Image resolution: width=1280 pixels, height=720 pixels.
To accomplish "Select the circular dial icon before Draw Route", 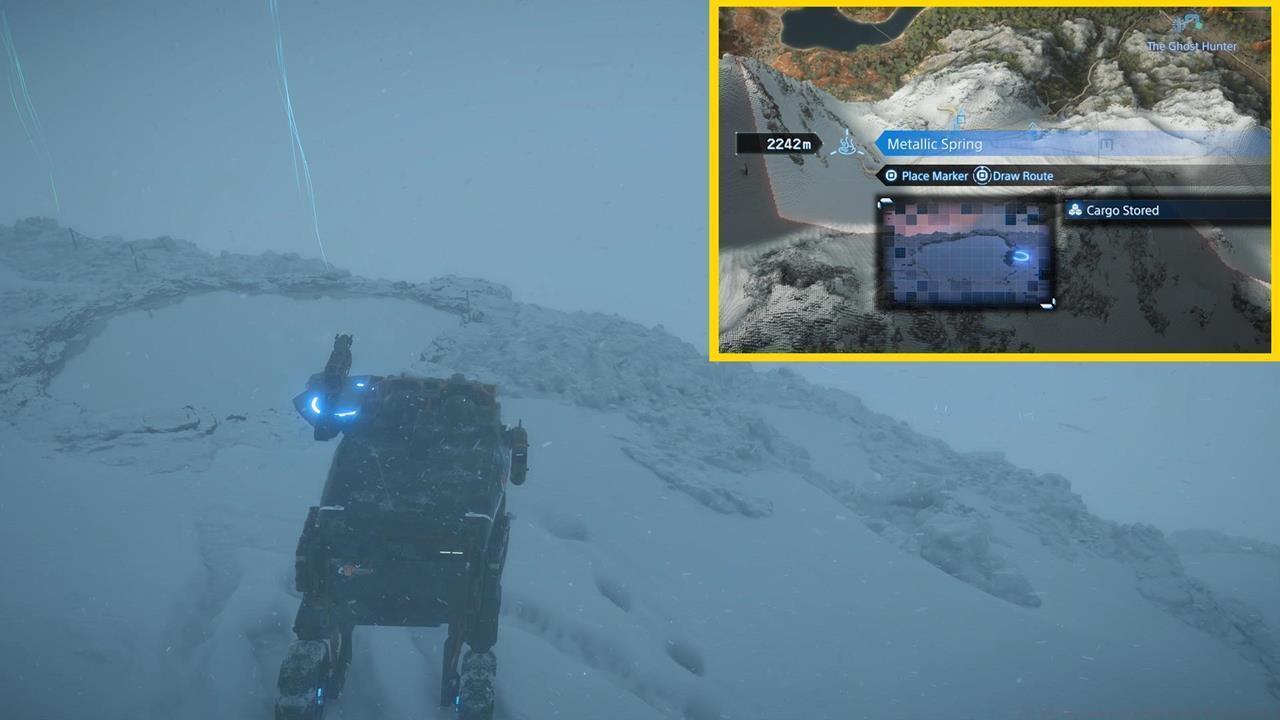I will (982, 175).
